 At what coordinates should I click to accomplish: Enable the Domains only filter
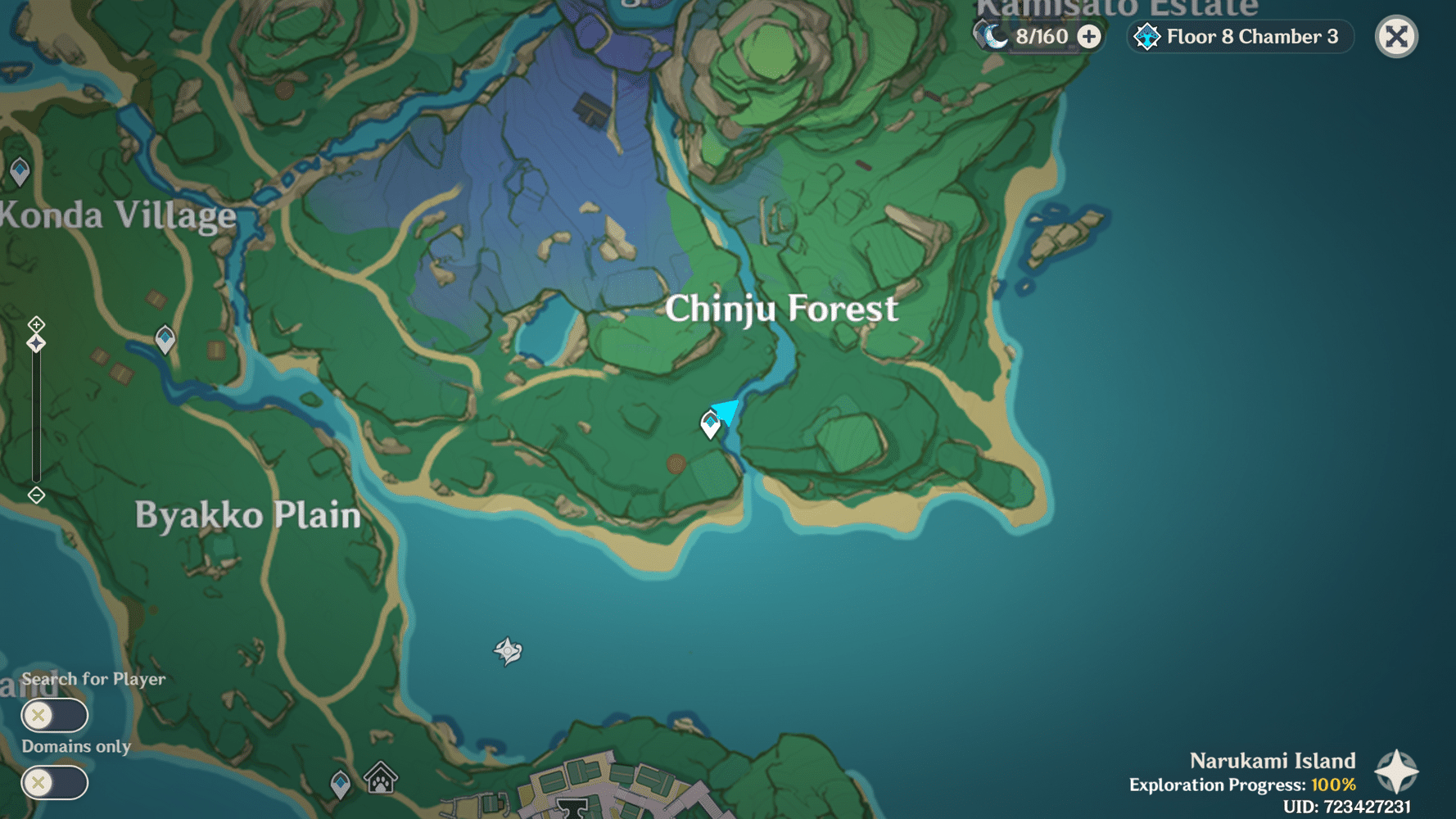pos(54,783)
